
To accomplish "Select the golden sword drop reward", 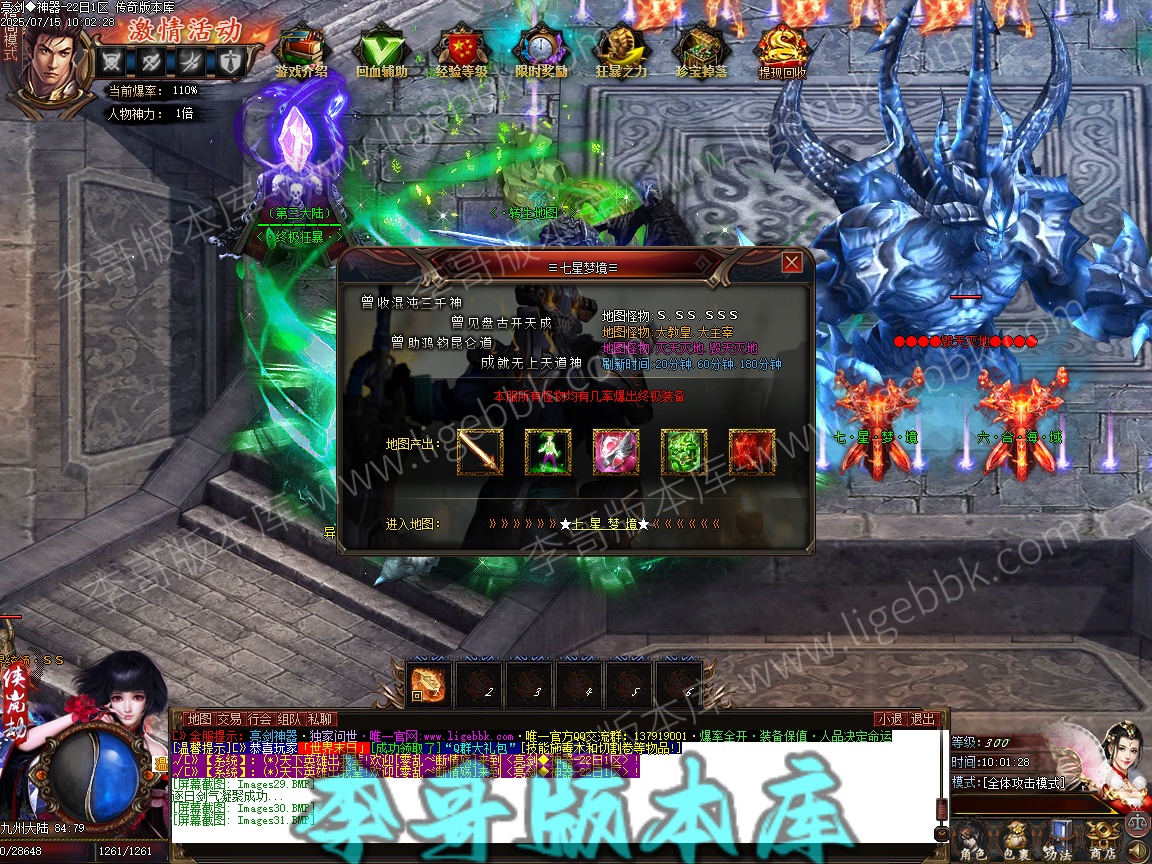I will (x=480, y=452).
